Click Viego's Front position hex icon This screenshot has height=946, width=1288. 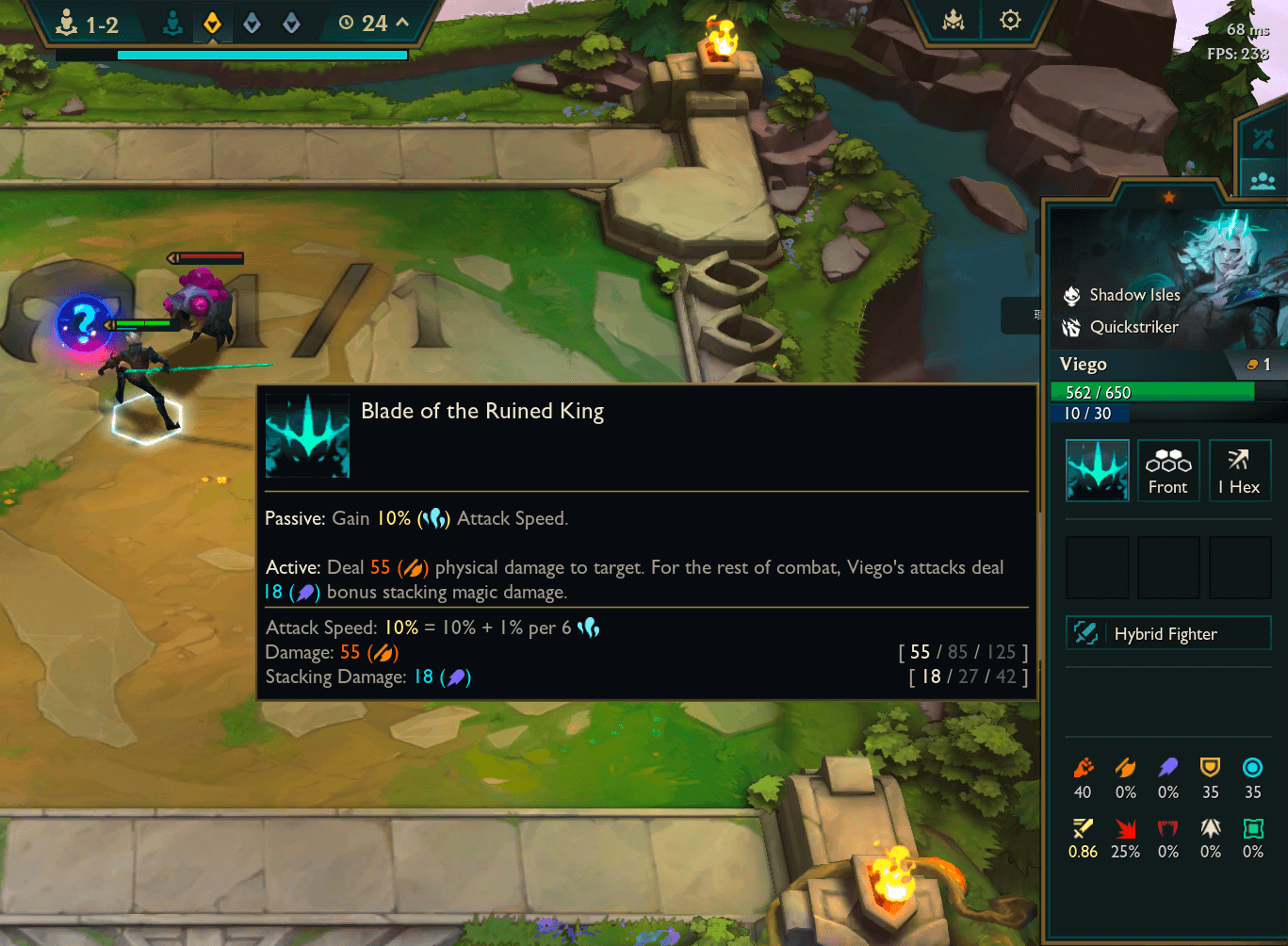click(1168, 470)
